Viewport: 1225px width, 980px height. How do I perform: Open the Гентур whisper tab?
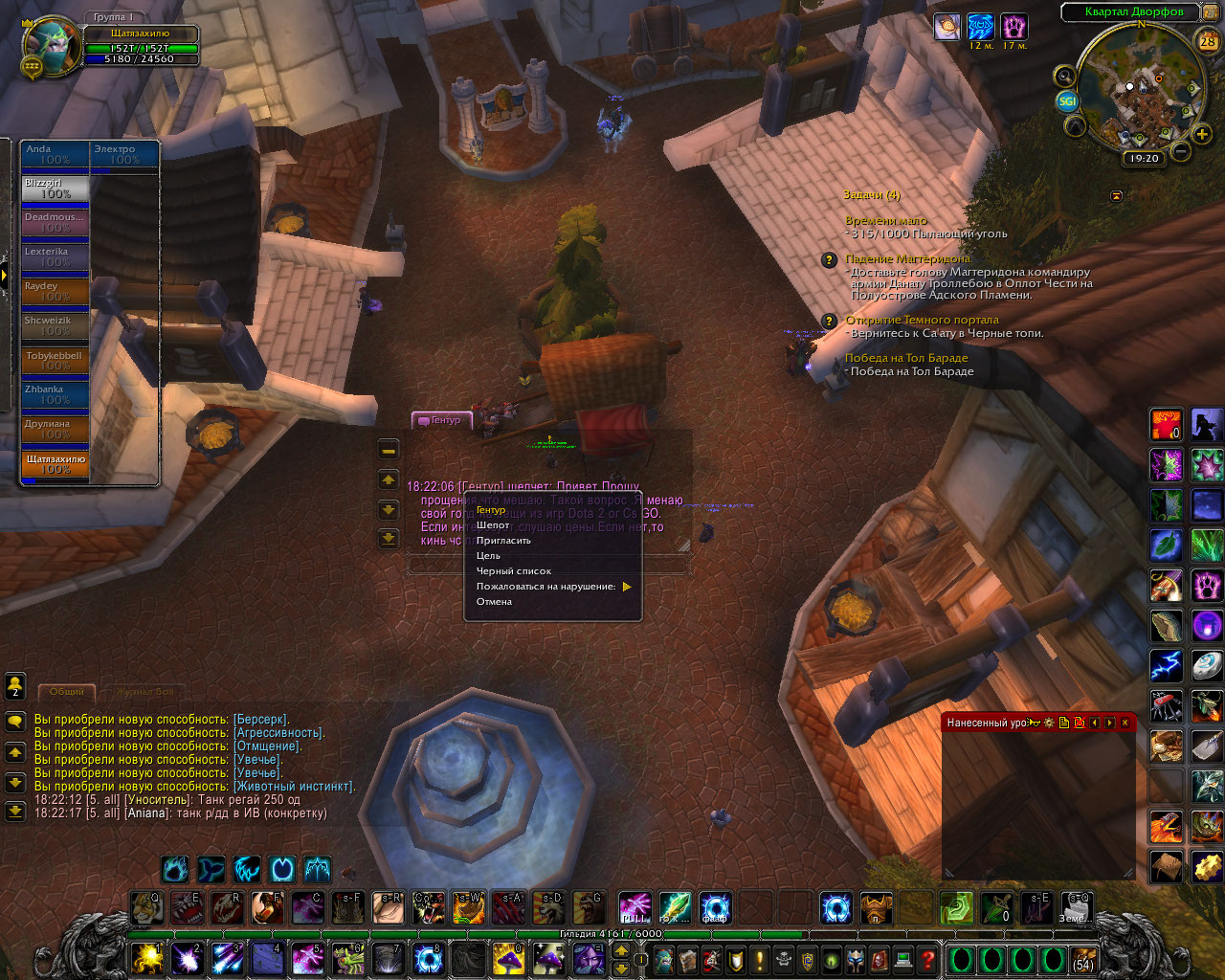pyautogui.click(x=441, y=420)
